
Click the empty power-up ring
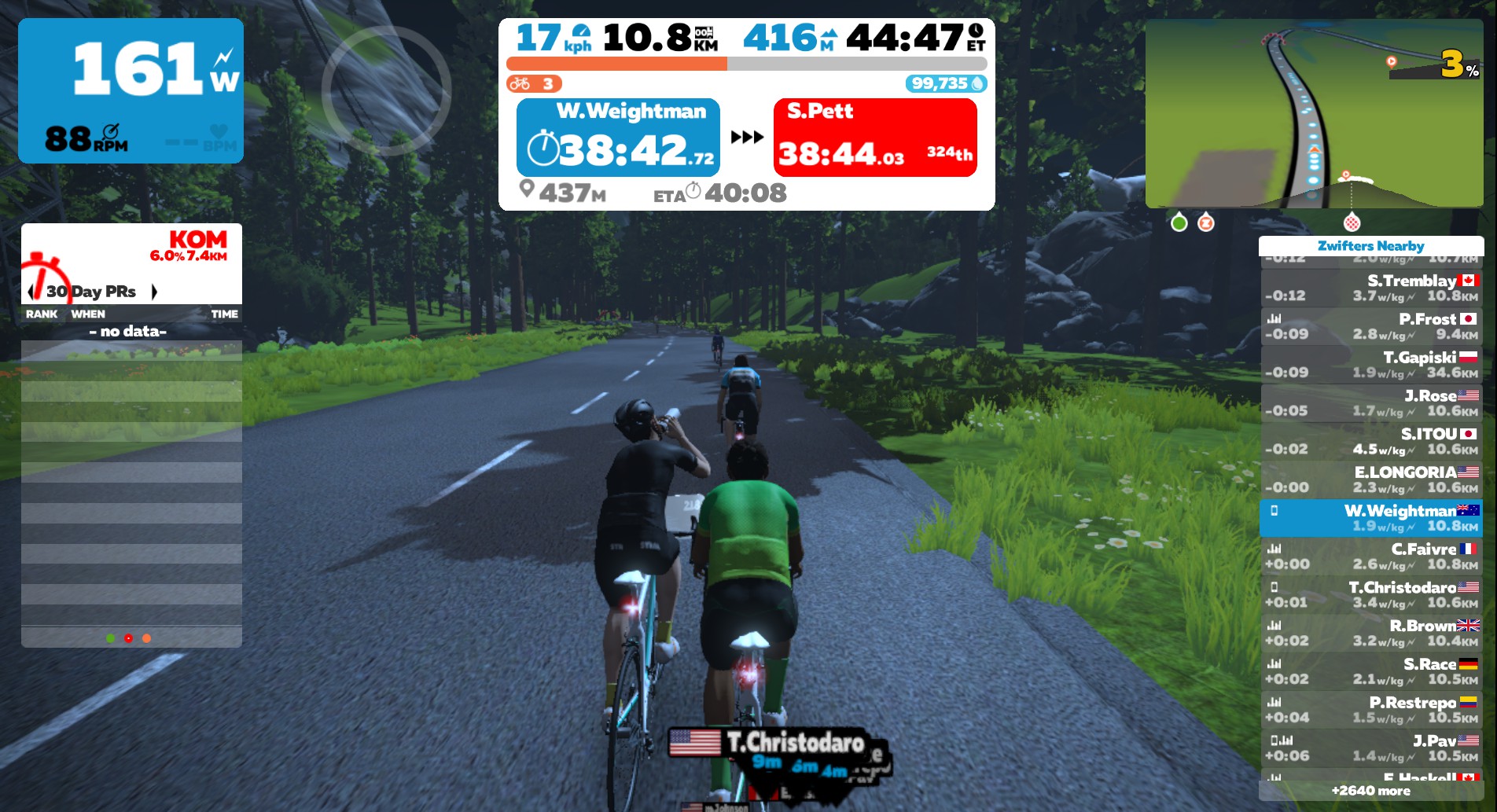[x=386, y=90]
